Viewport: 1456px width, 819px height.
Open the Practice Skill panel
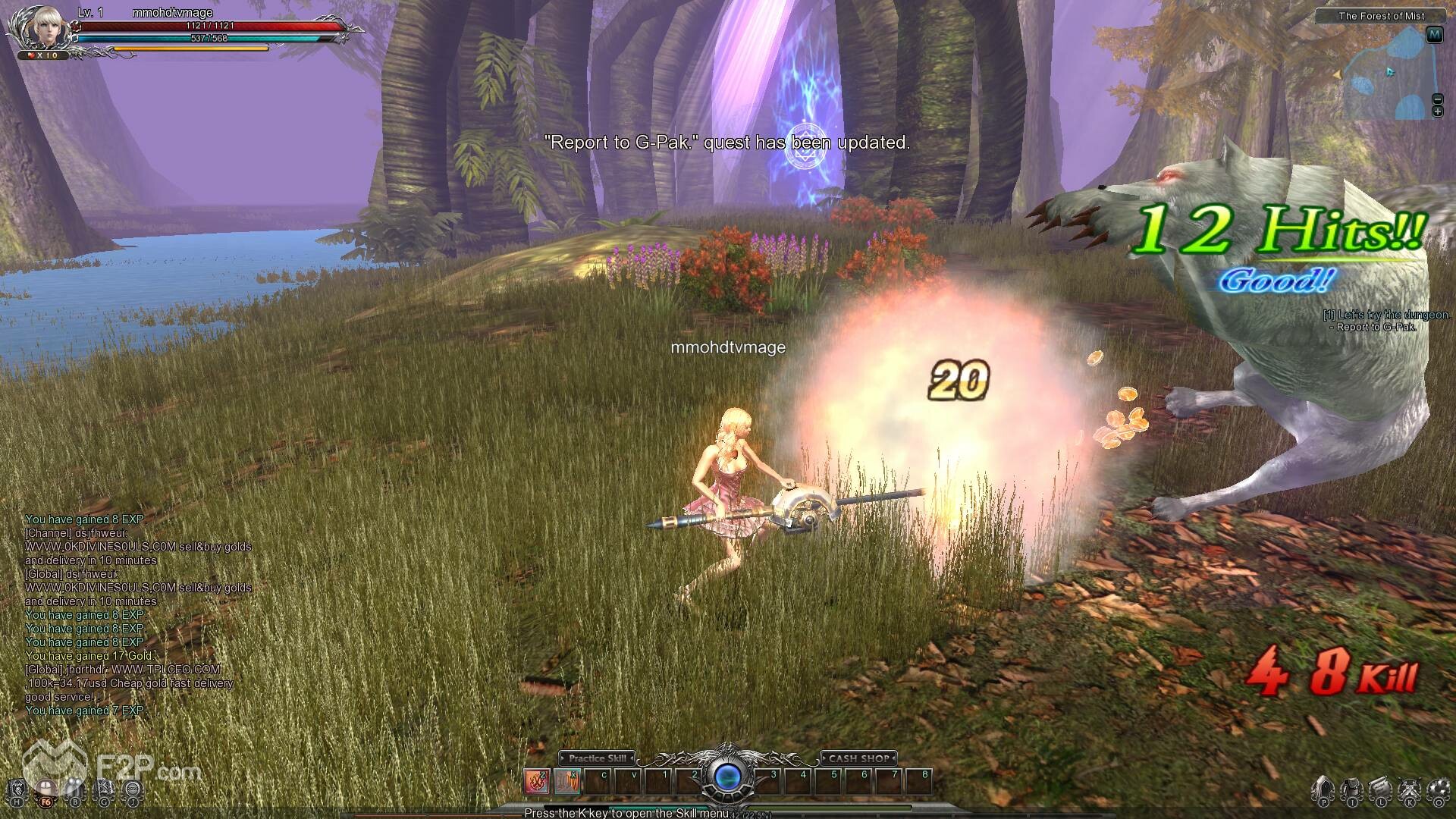coord(598,758)
